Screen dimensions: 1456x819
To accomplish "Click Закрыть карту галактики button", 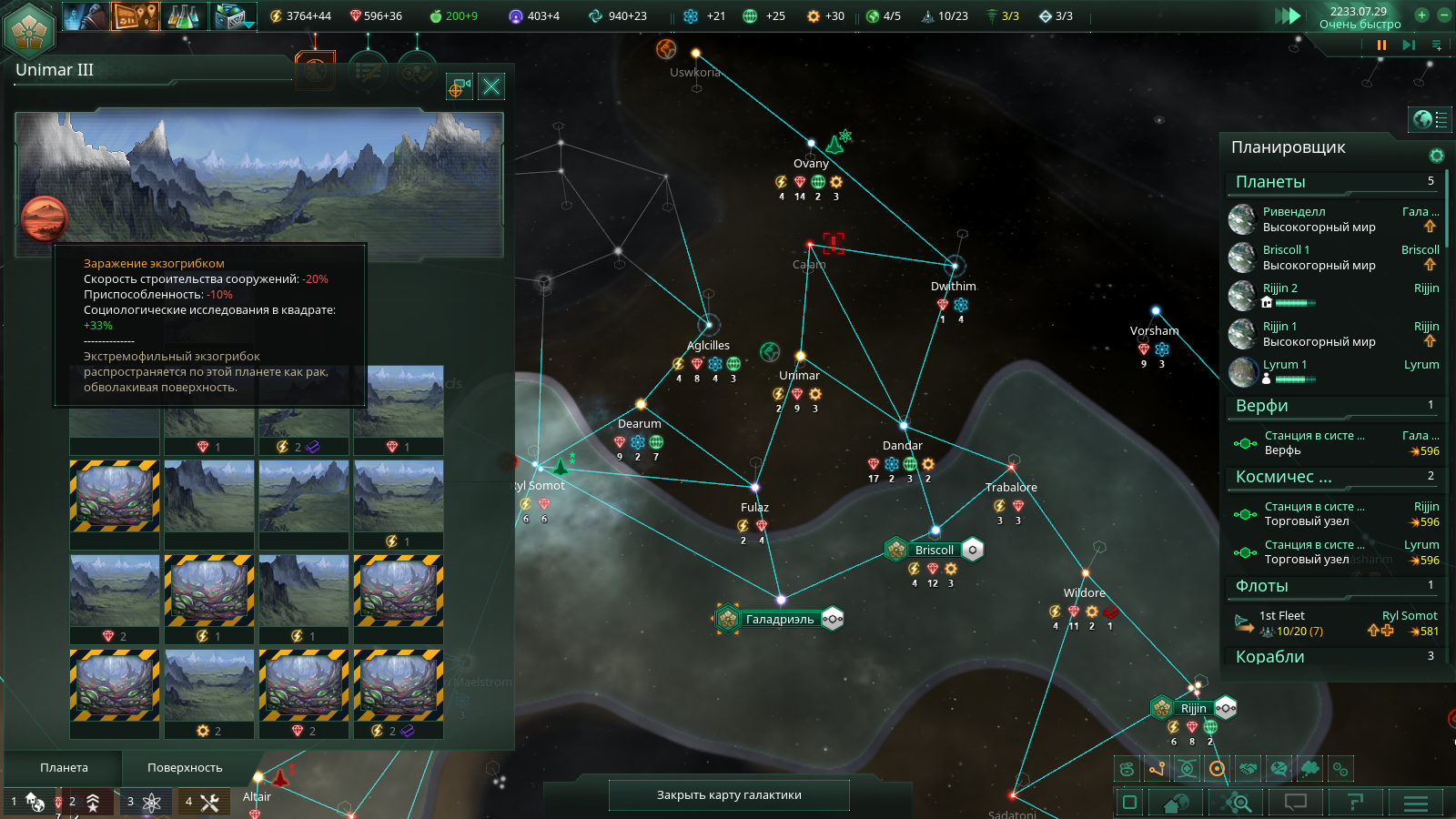I will tap(729, 795).
